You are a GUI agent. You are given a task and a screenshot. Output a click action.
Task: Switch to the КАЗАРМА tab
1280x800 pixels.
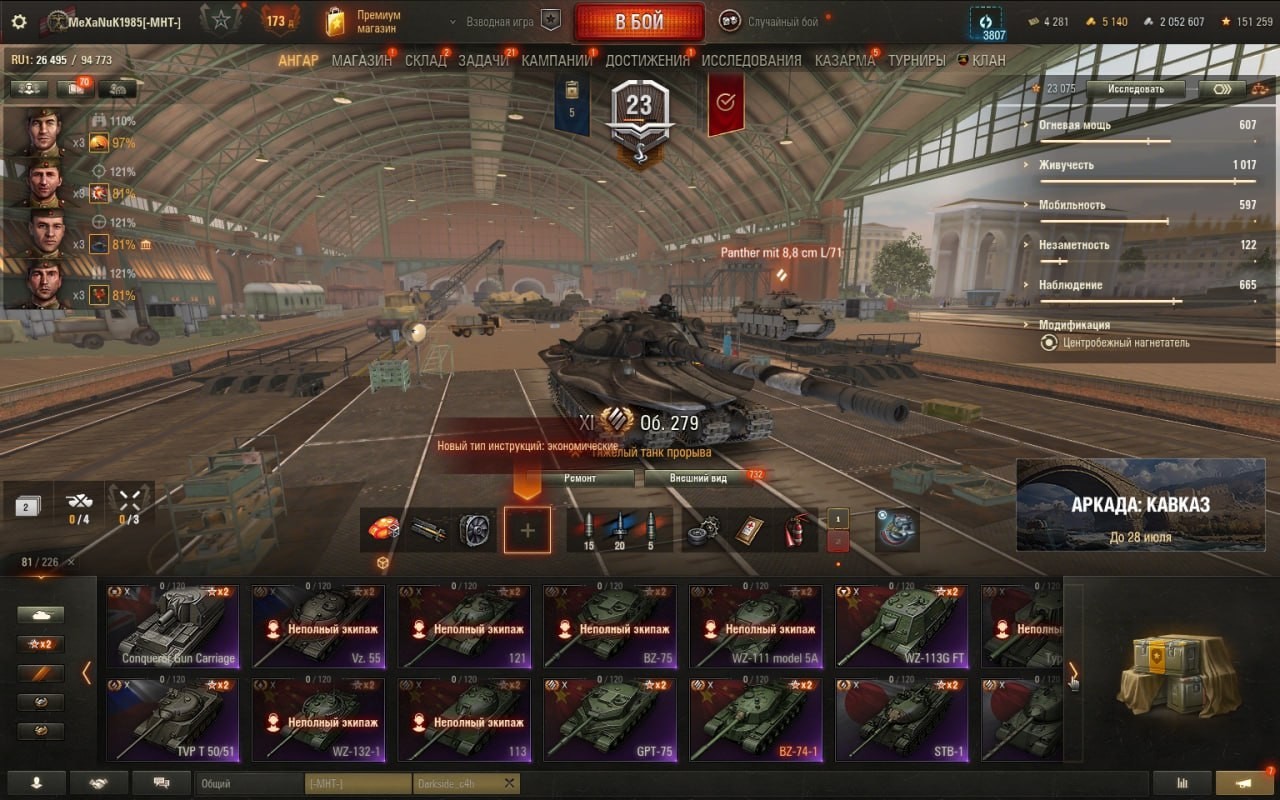[x=845, y=60]
